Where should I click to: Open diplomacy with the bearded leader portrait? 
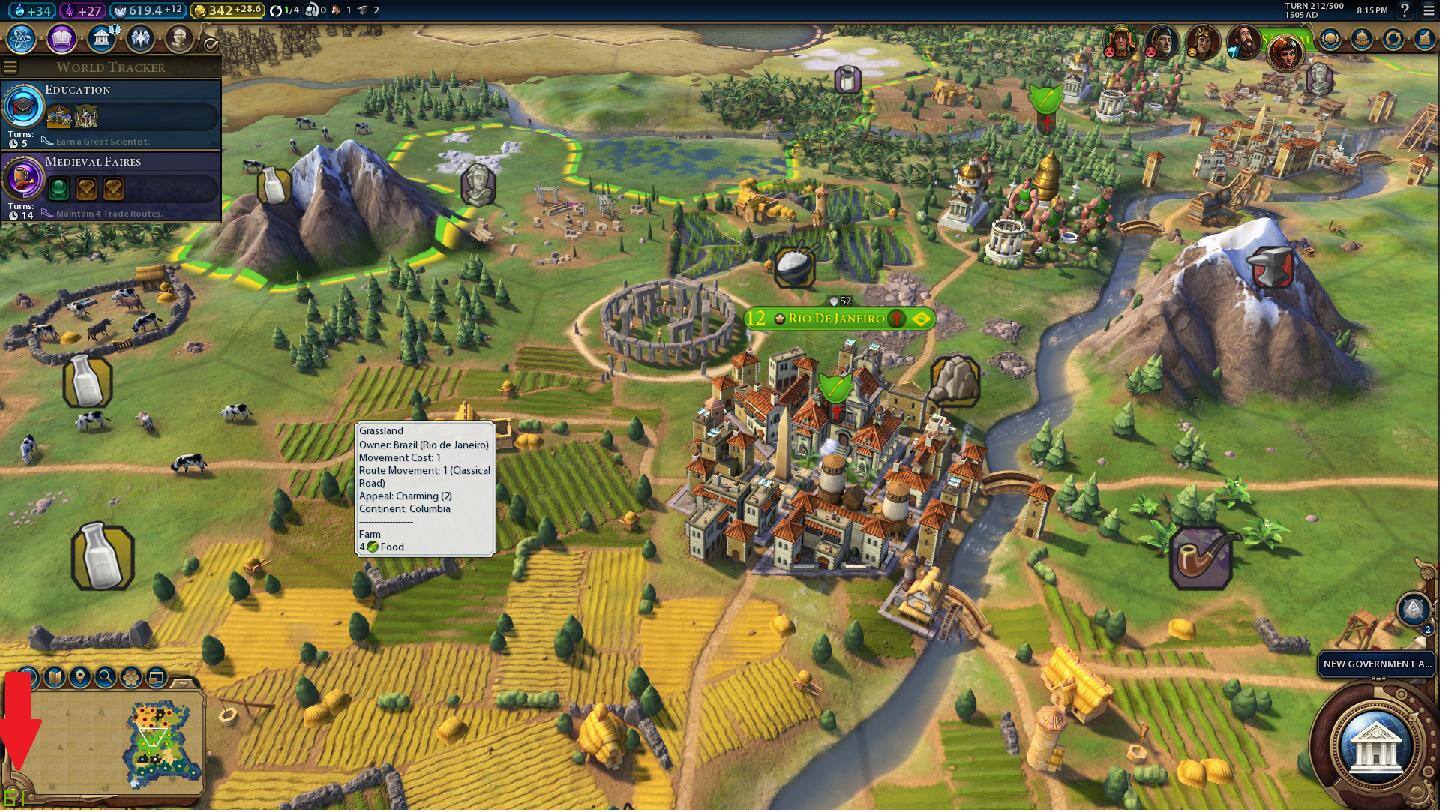(1243, 42)
